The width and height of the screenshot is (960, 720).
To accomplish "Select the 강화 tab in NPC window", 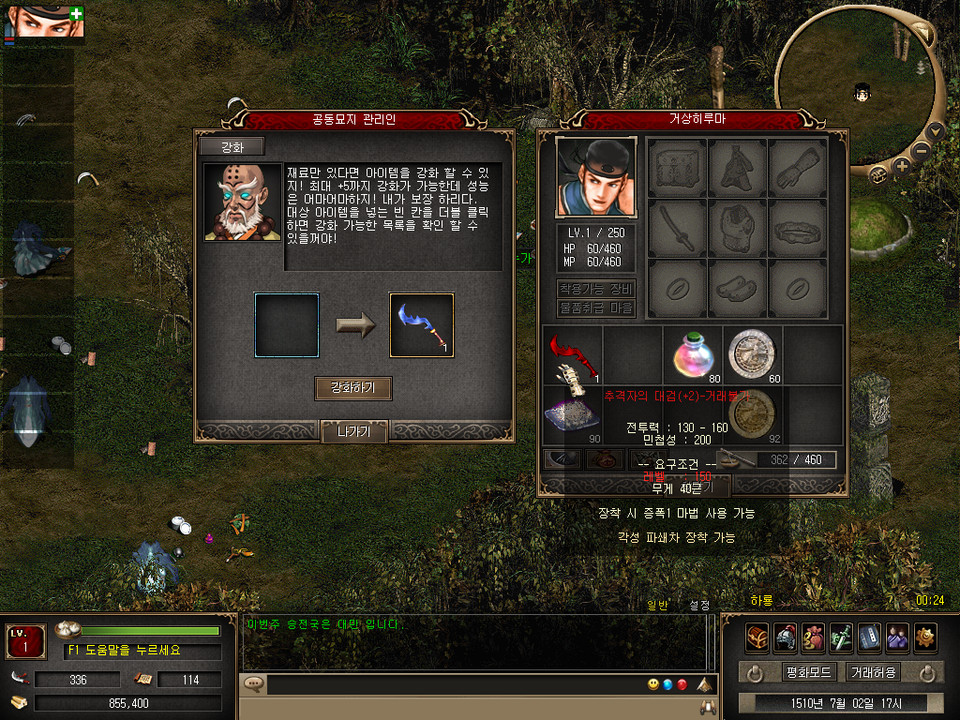I will coord(231,147).
